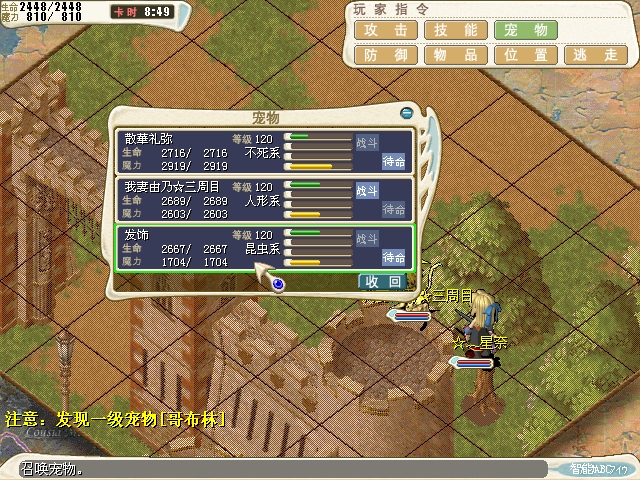
Task: Toggle the green 宠物 (Pet) command button
Action: (x=525, y=31)
